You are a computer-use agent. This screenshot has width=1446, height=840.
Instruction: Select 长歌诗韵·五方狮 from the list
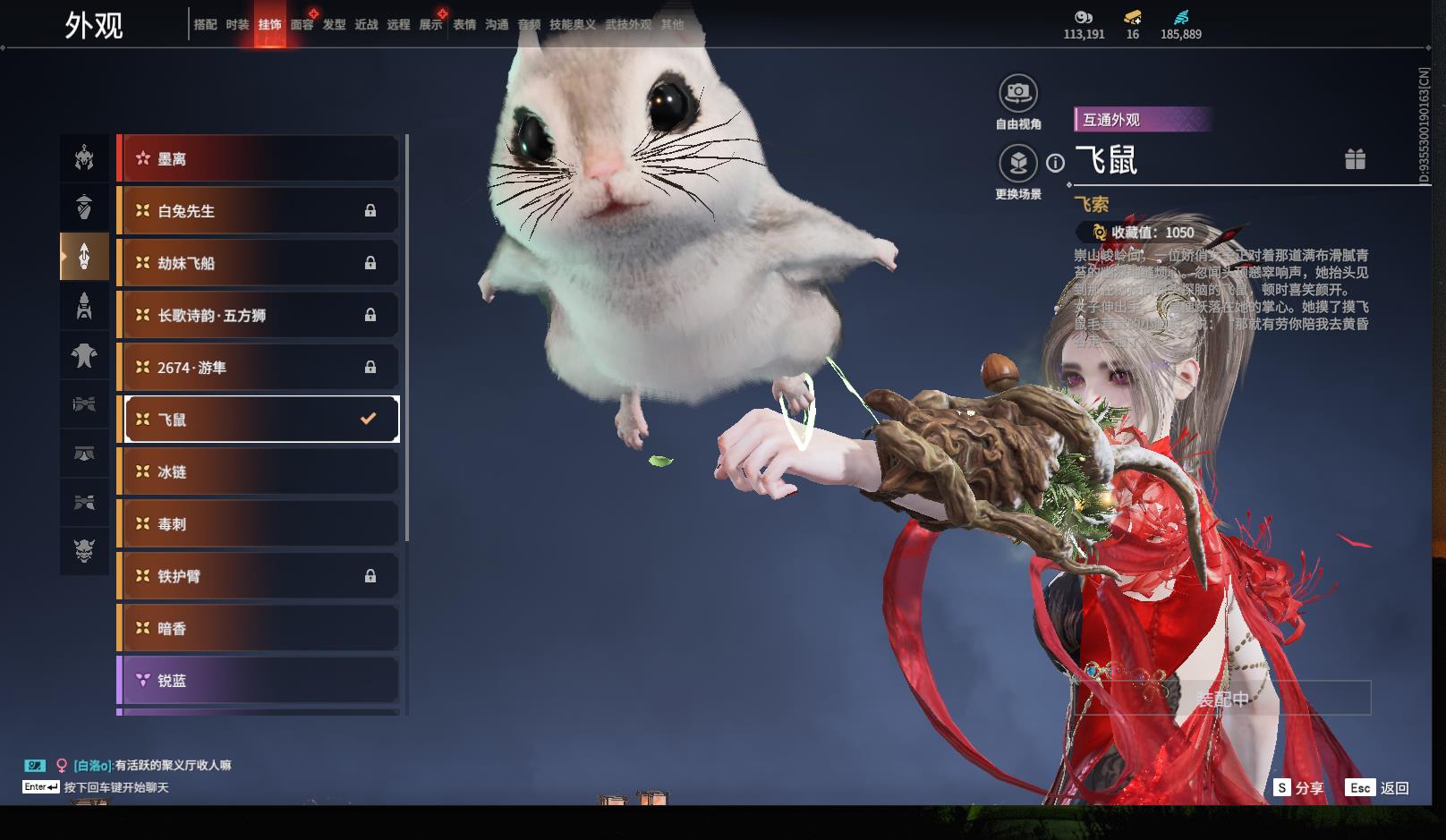[259, 315]
